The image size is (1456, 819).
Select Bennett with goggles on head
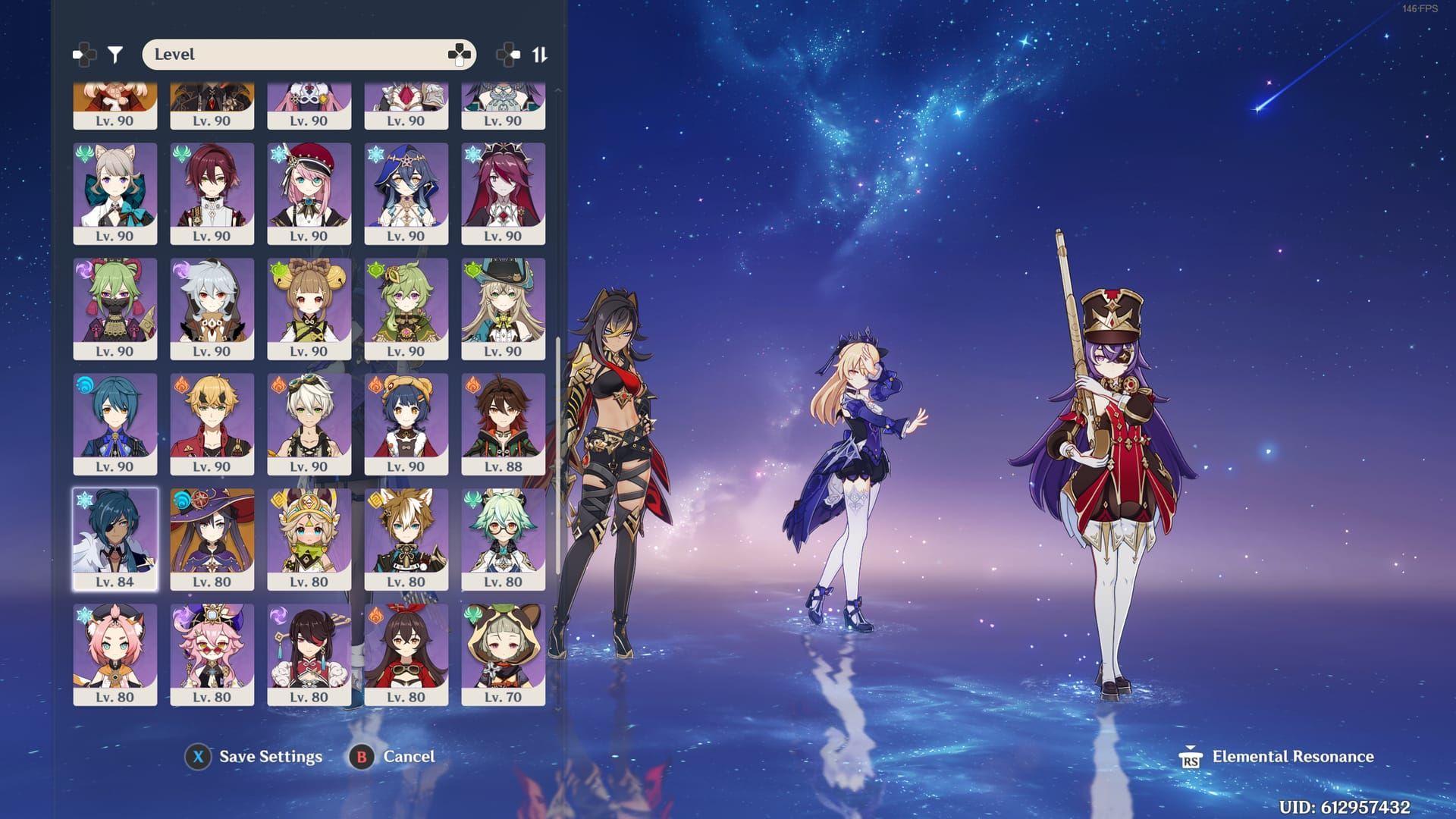click(x=309, y=424)
